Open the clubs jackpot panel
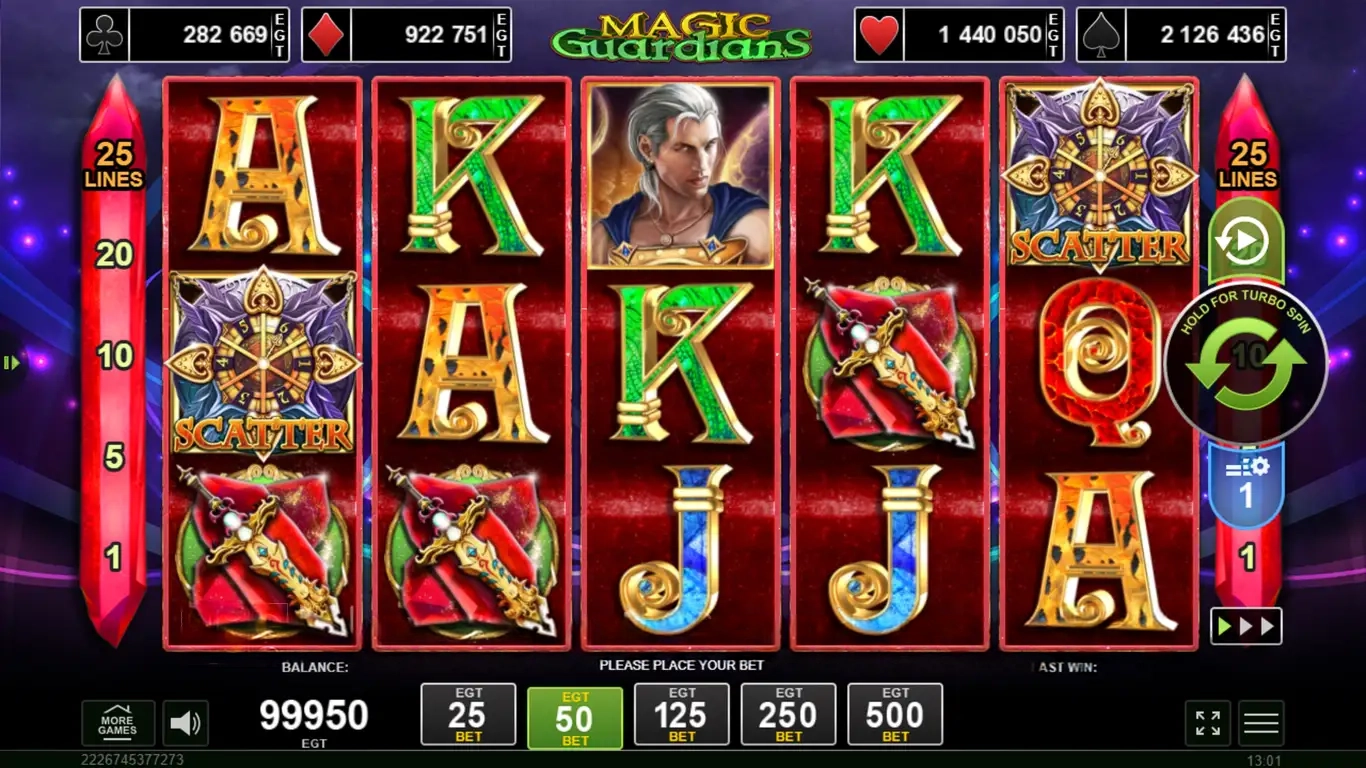 (184, 35)
